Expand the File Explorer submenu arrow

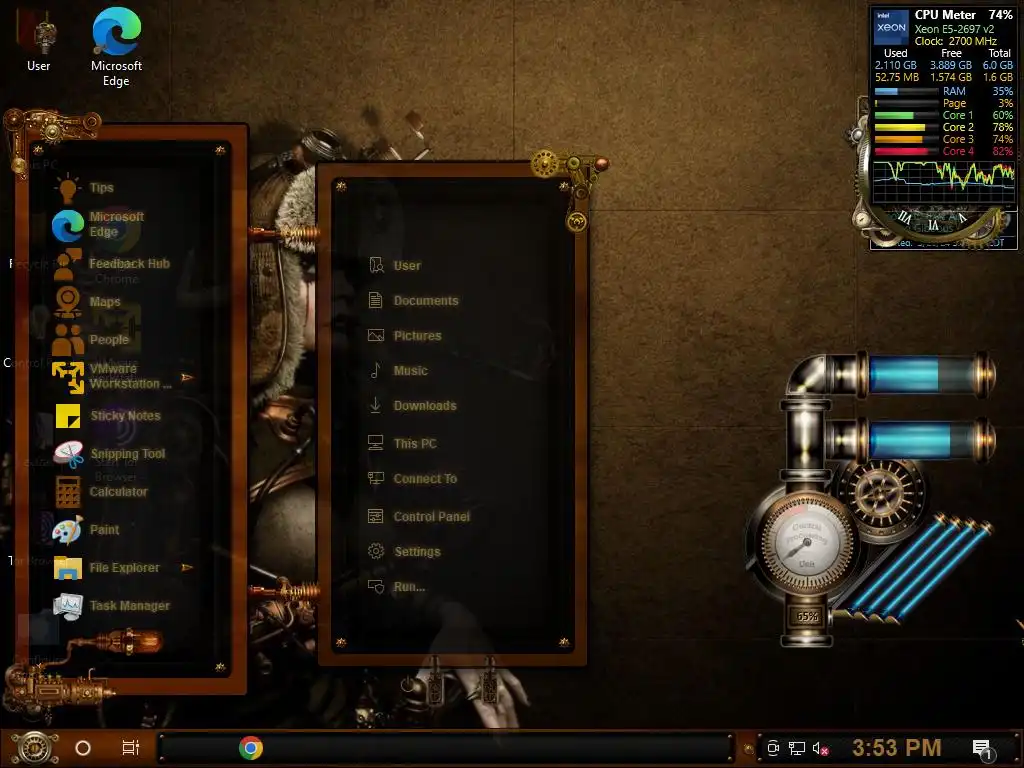pos(187,568)
